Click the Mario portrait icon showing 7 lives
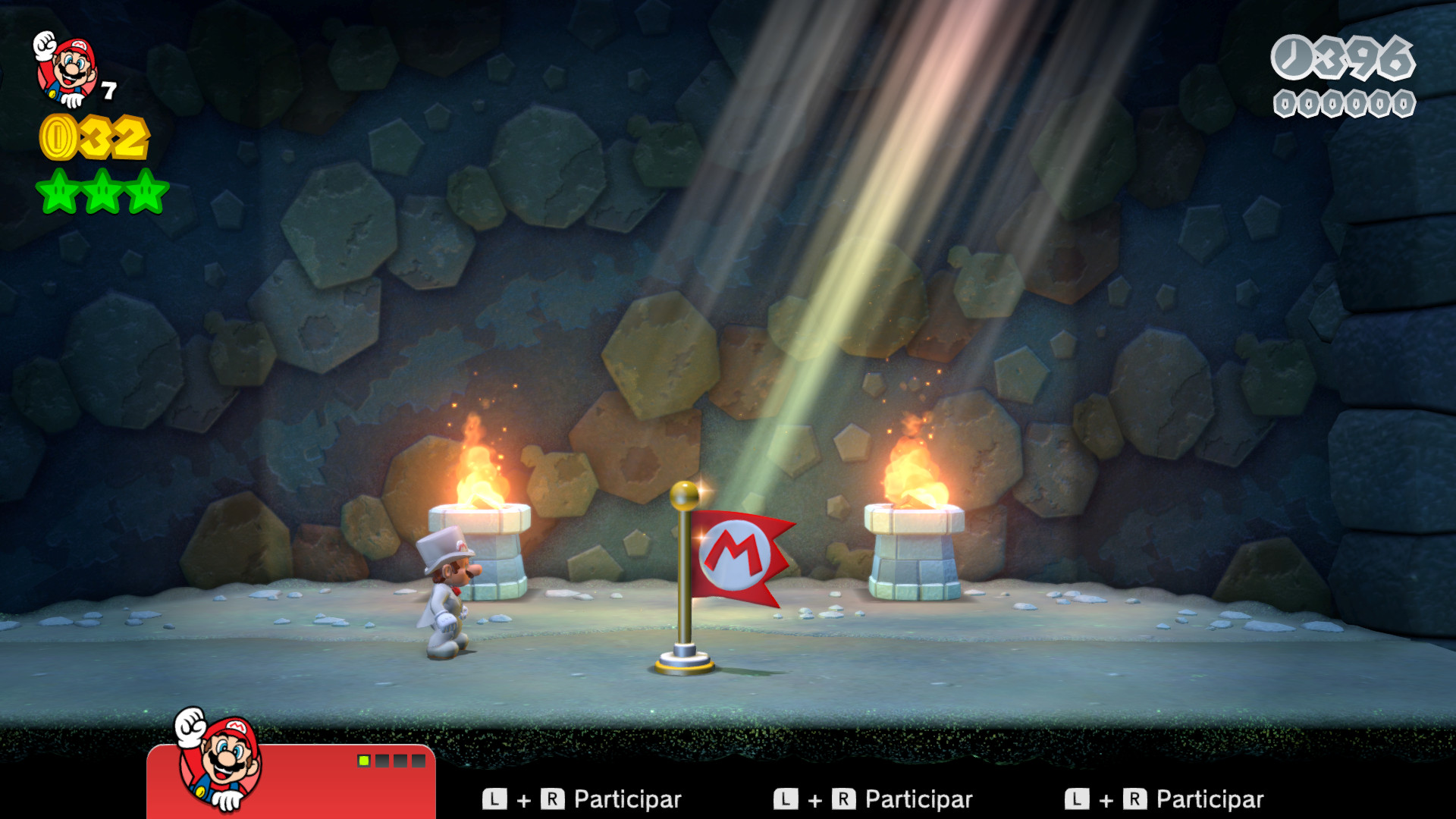 click(x=68, y=68)
